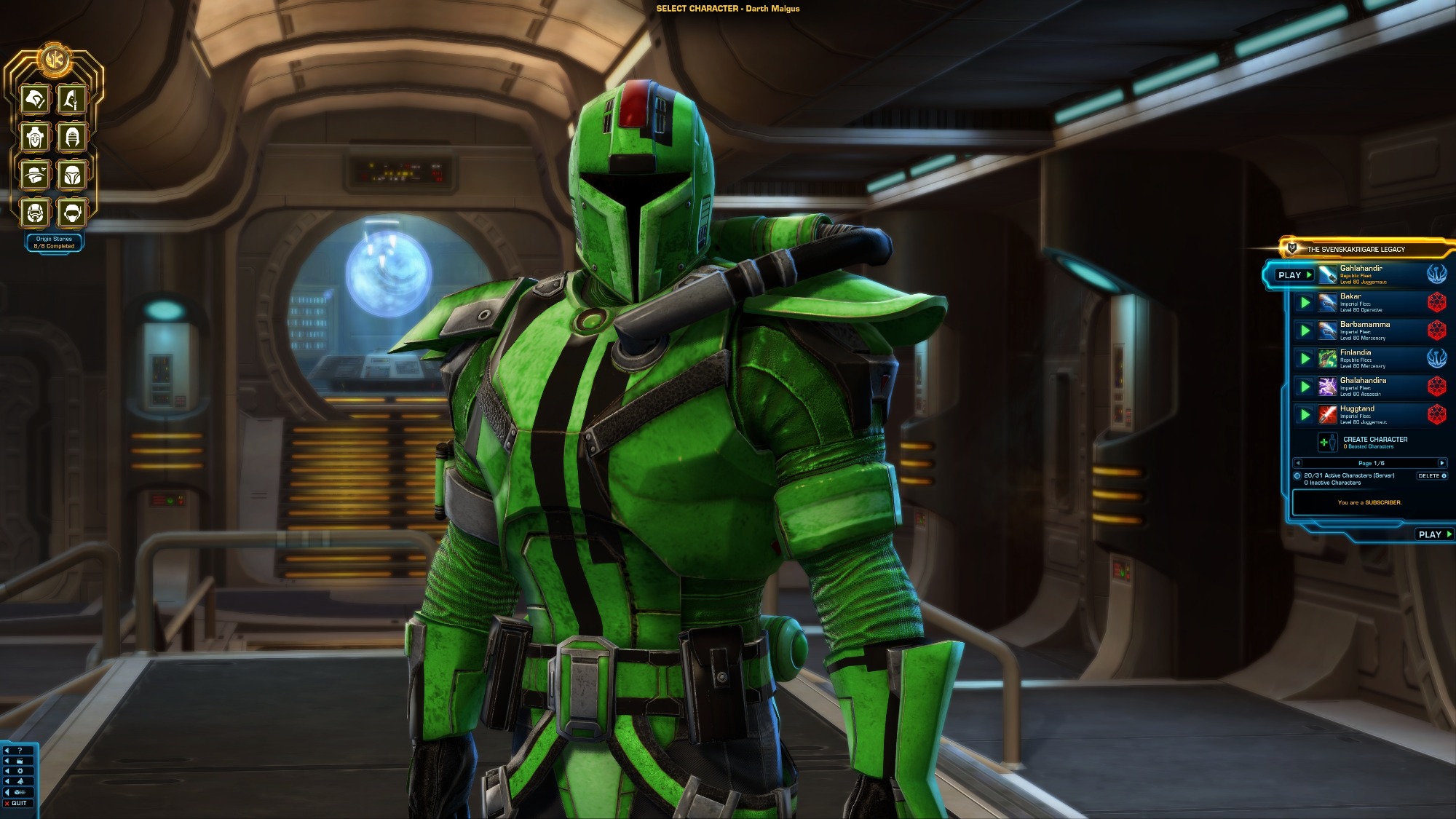
Task: Click the Republic/Empire emblem above origin stories
Action: tap(54, 59)
